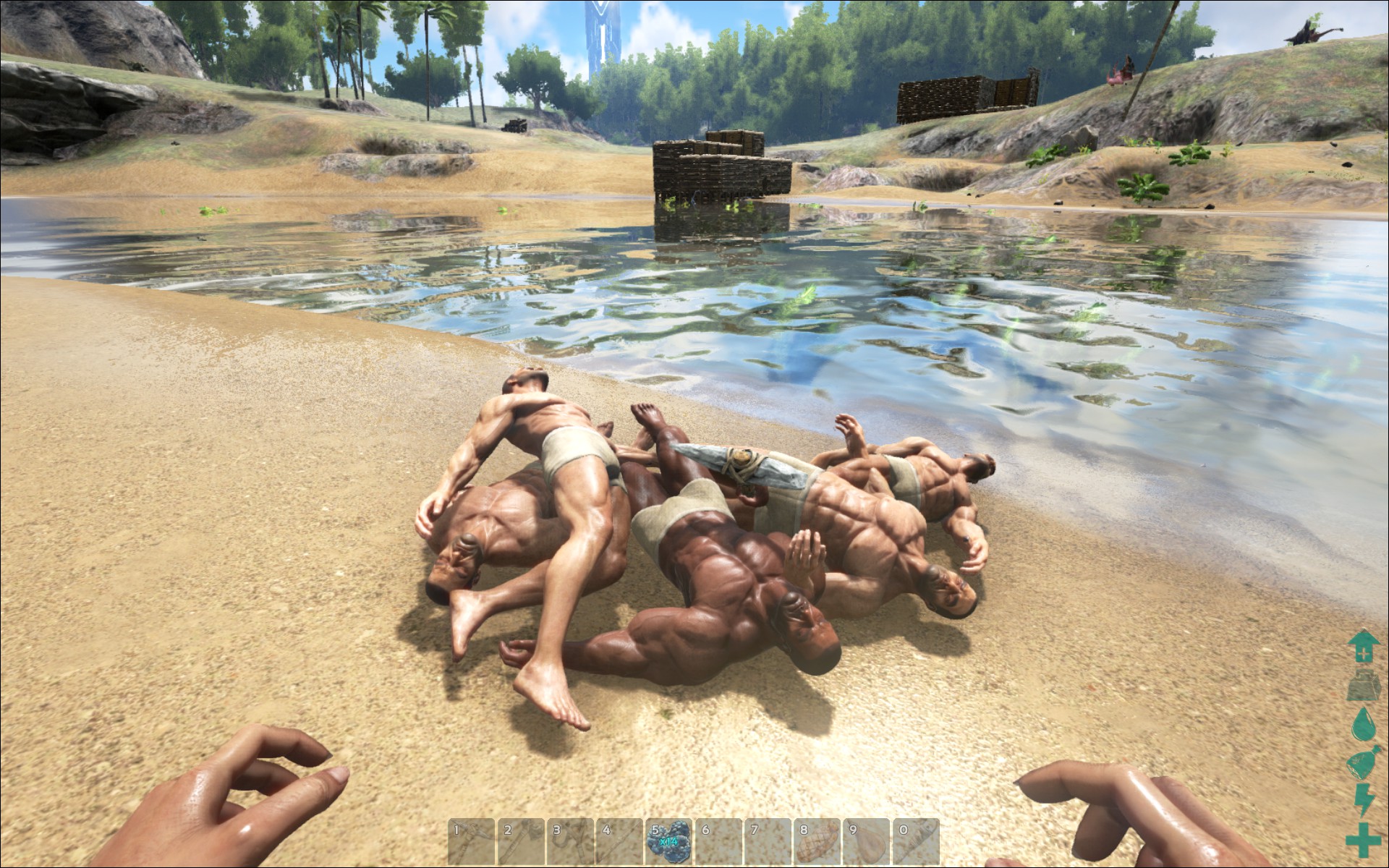
Task: Select the pickaxe in hotbar slot 1
Action: [x=472, y=842]
